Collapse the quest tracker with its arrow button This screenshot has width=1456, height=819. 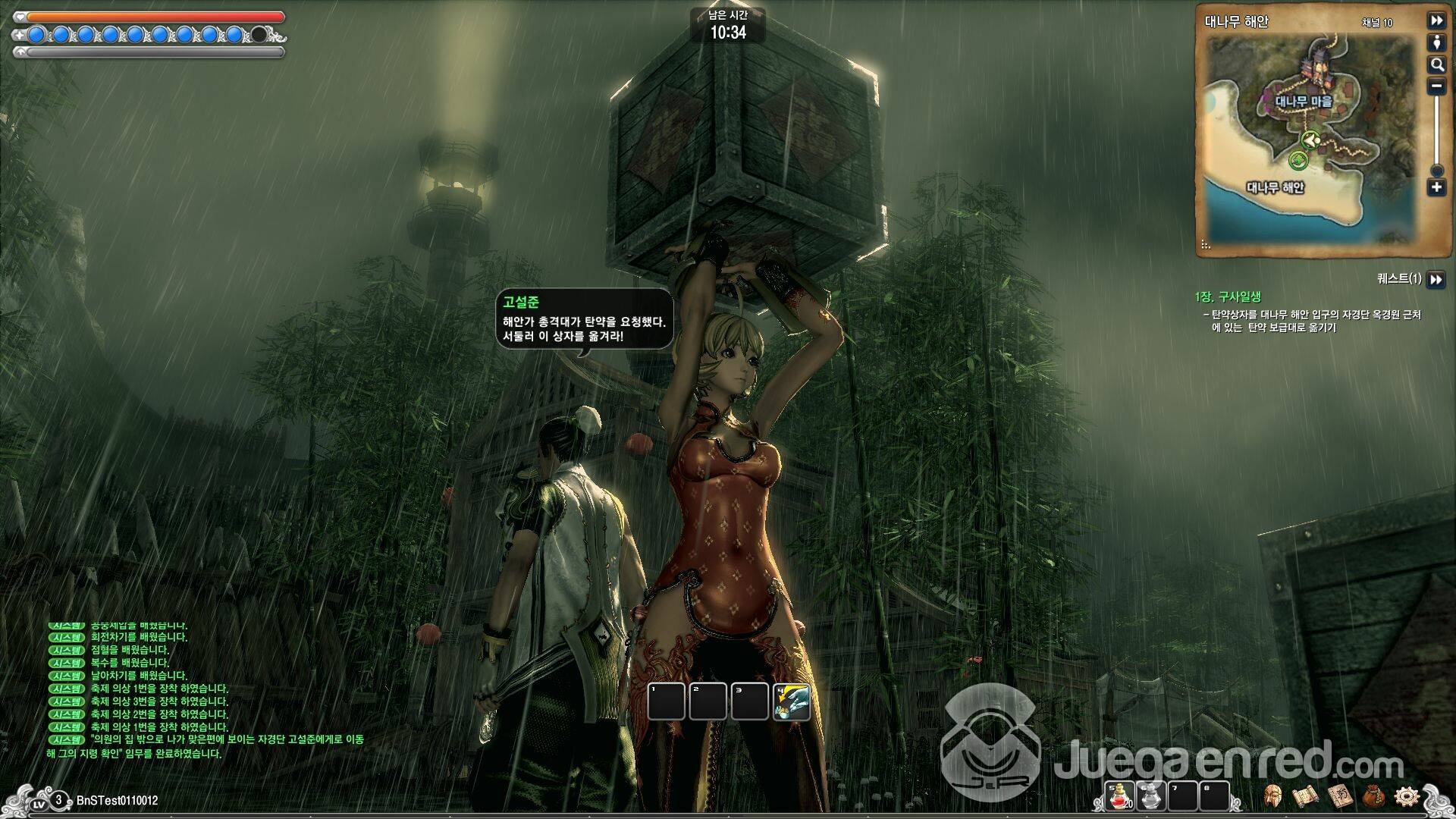[1436, 279]
